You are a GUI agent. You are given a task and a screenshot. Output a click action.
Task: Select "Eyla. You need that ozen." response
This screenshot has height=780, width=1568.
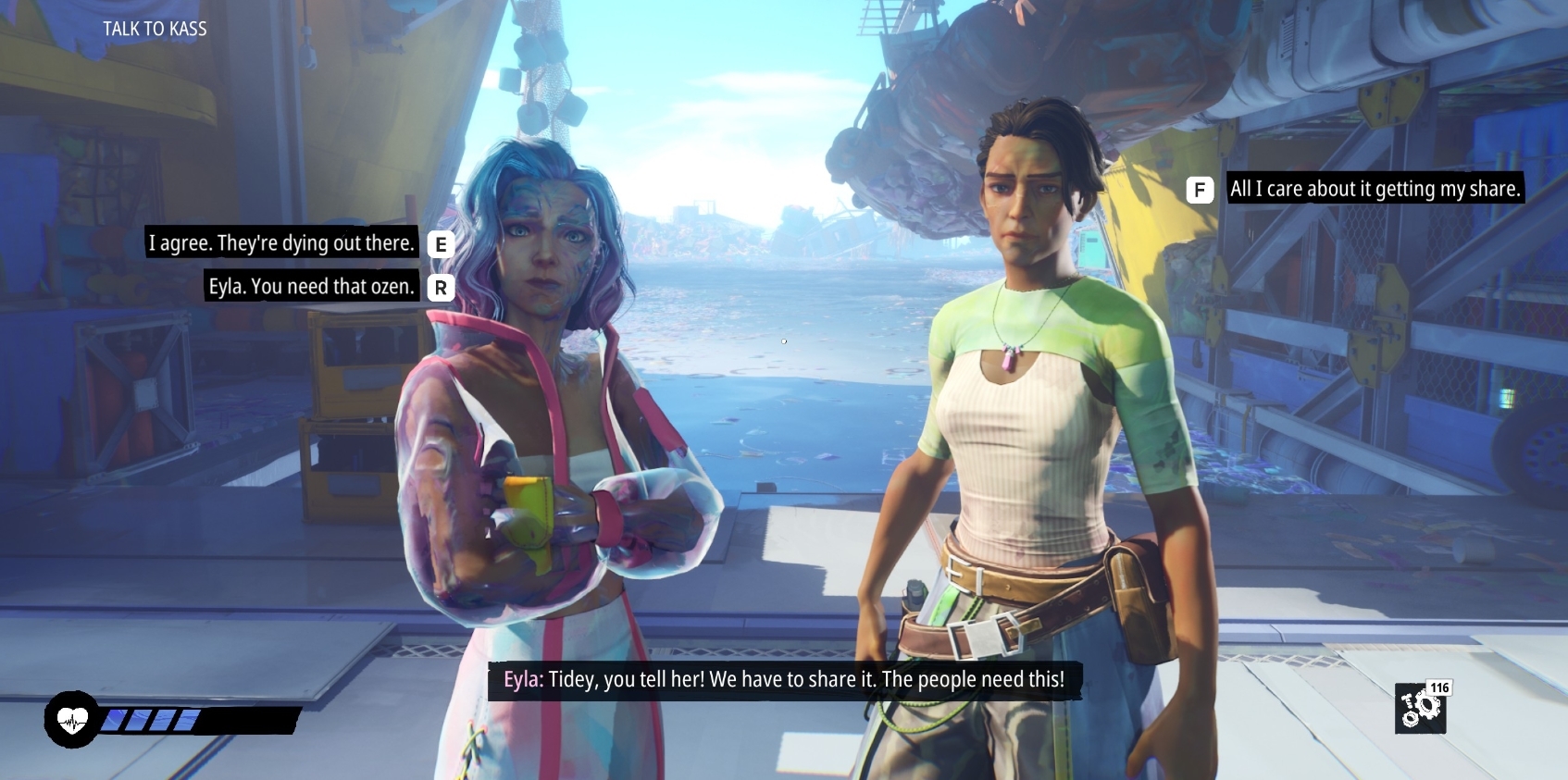click(311, 287)
